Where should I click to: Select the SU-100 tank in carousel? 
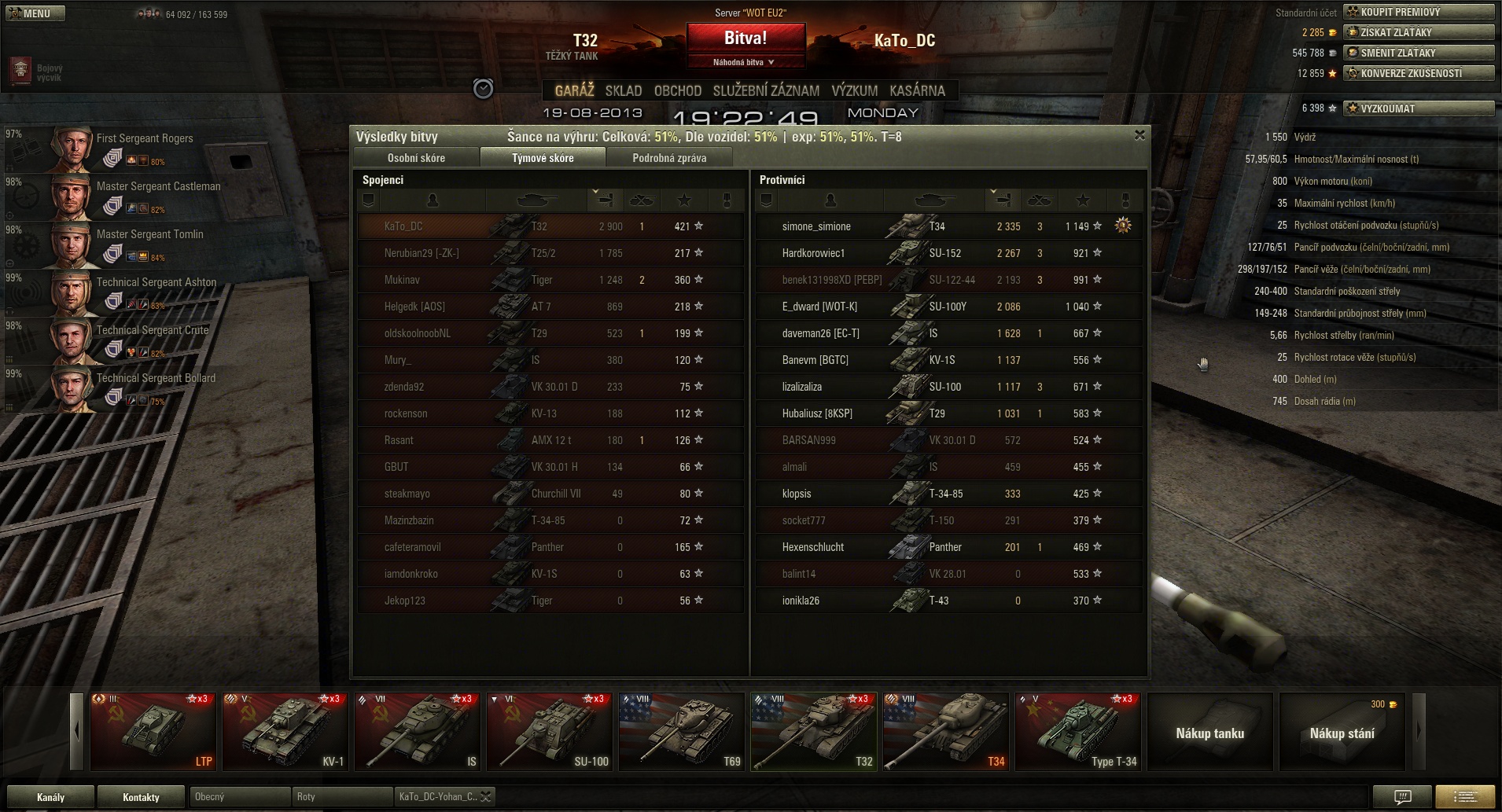click(549, 731)
